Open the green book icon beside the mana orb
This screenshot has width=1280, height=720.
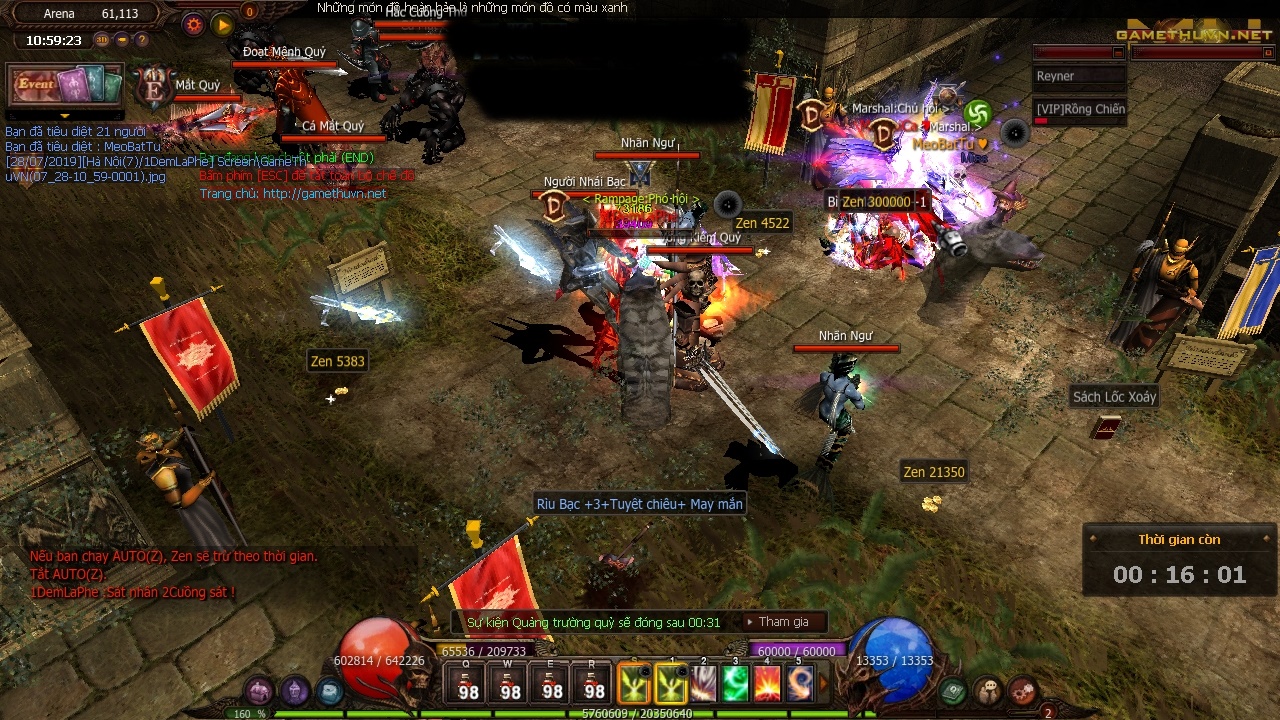click(x=953, y=689)
